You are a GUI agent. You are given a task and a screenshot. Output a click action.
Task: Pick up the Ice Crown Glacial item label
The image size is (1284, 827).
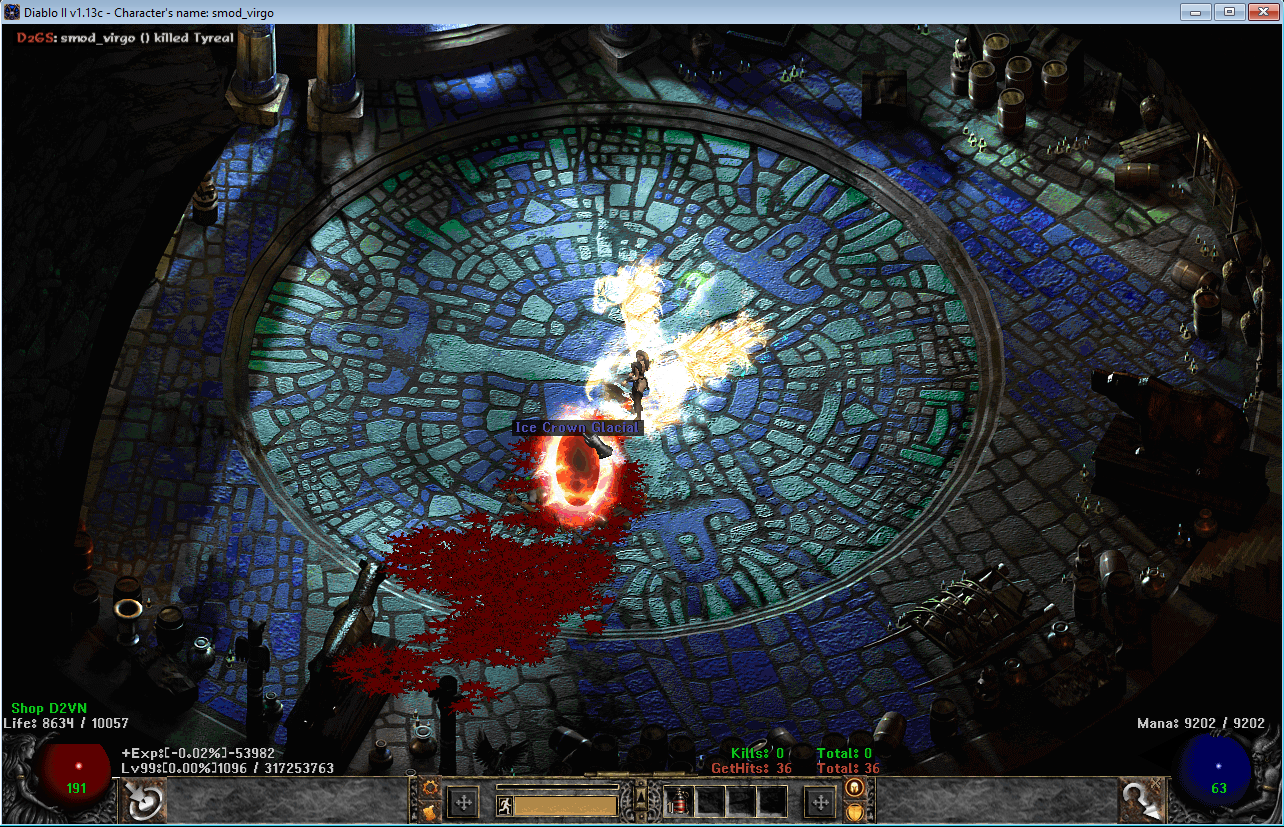coord(576,427)
